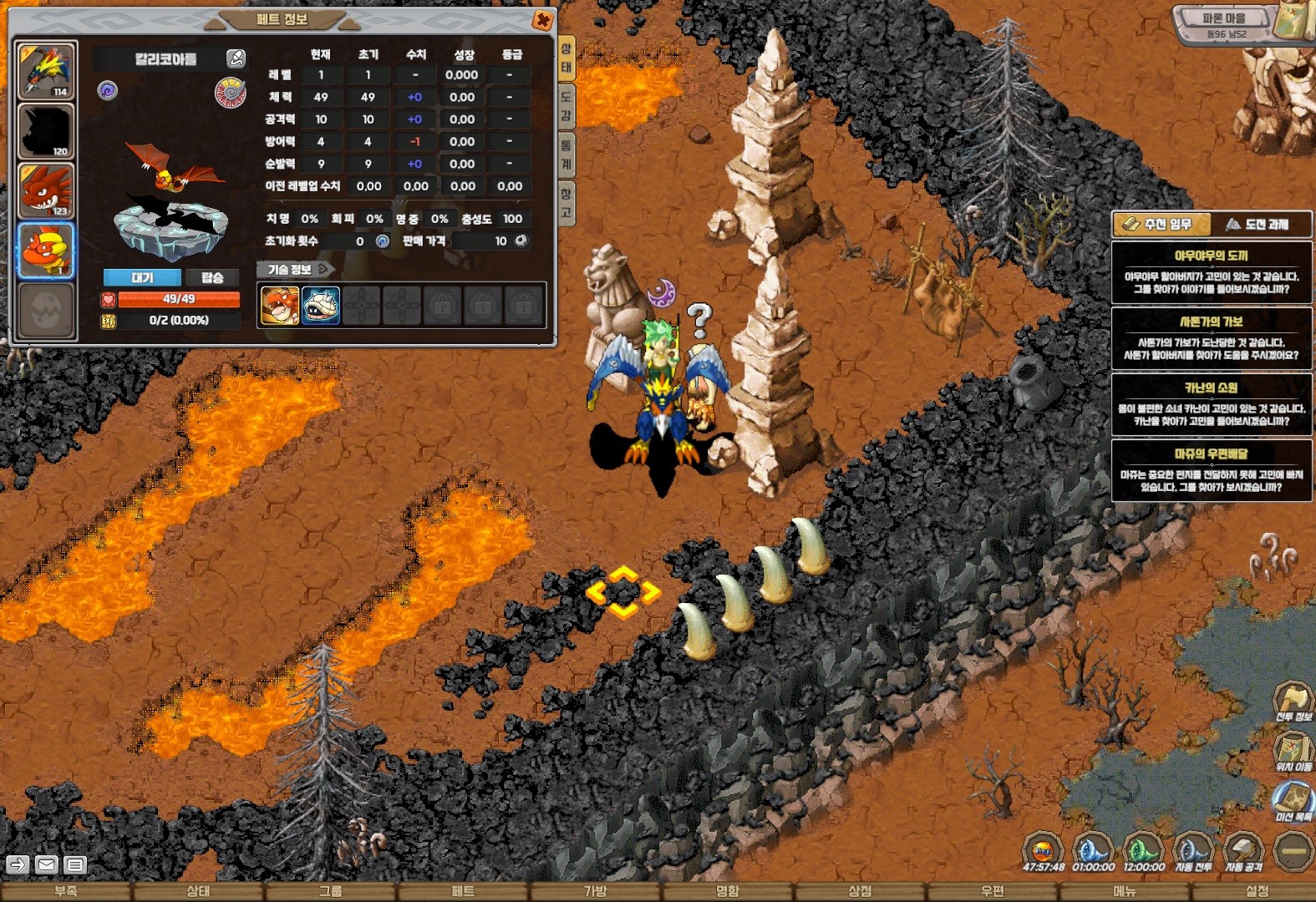Open the 가방 bottom menu

tap(595, 892)
